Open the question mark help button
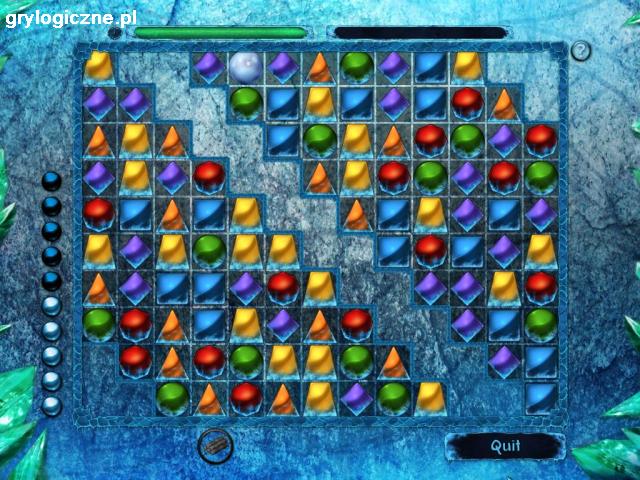Screen dimensions: 640x480 (581, 50)
